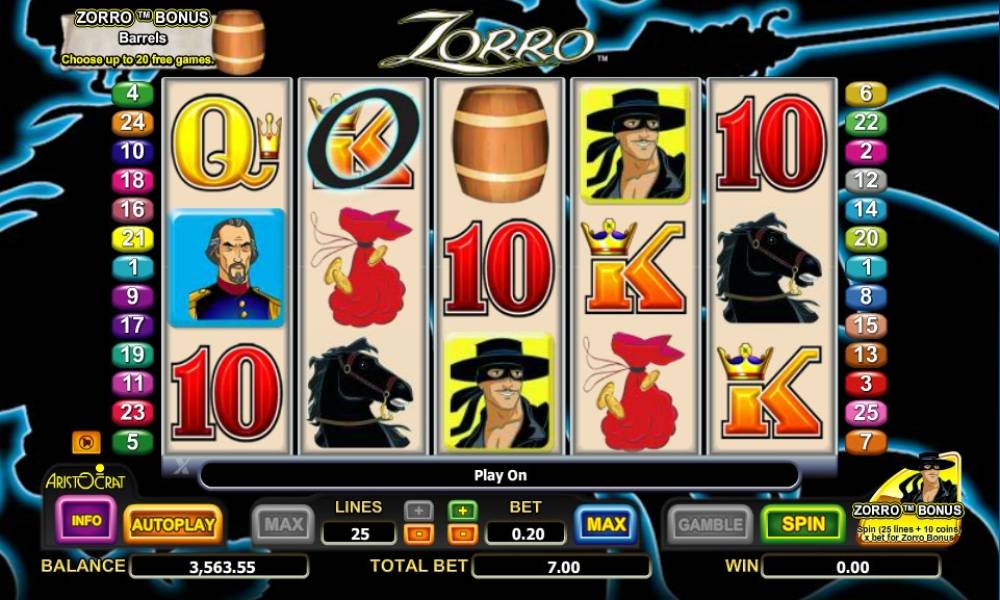Spin the reels with the green SPIN button
This screenshot has height=600, width=1000.
(x=804, y=524)
